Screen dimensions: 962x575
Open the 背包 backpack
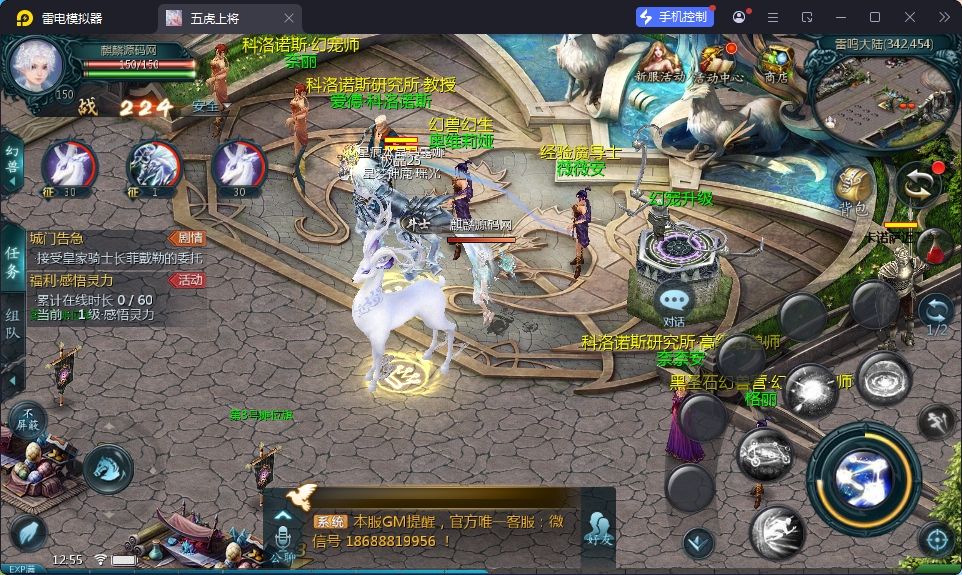pyautogui.click(x=853, y=188)
